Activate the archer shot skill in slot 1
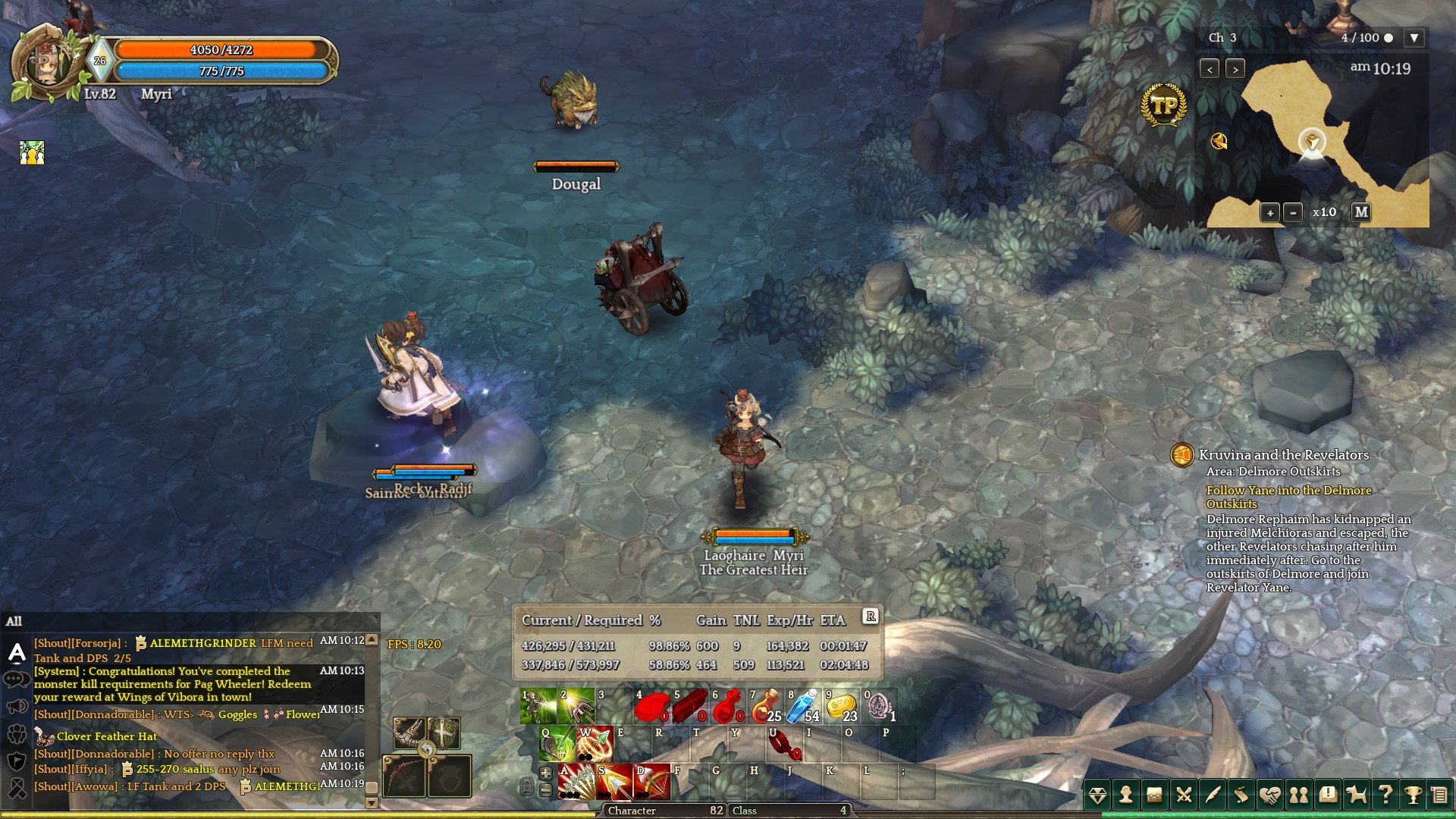The width and height of the screenshot is (1456, 819). click(538, 706)
